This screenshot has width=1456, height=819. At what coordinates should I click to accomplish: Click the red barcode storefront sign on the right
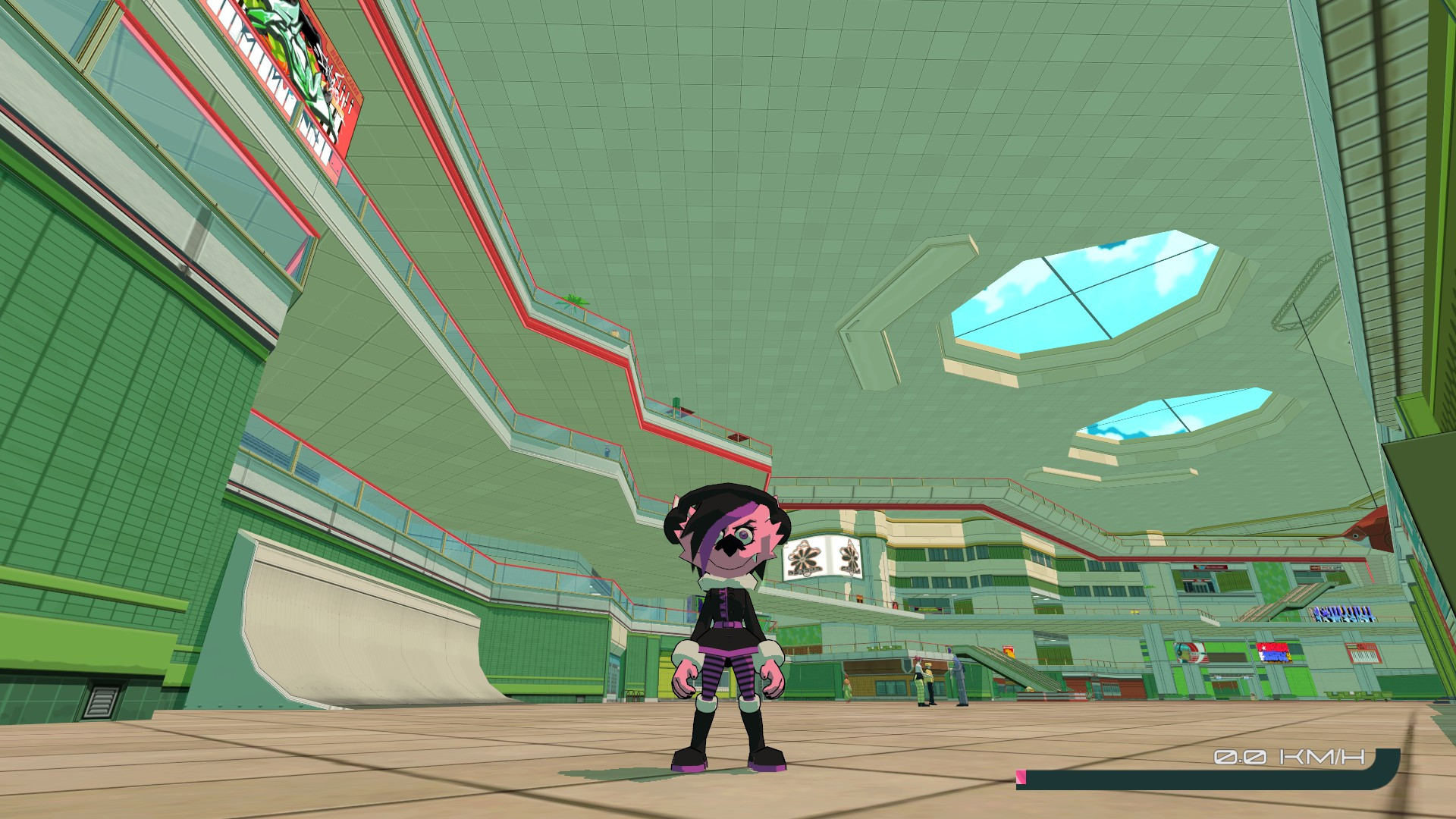click(x=1363, y=653)
